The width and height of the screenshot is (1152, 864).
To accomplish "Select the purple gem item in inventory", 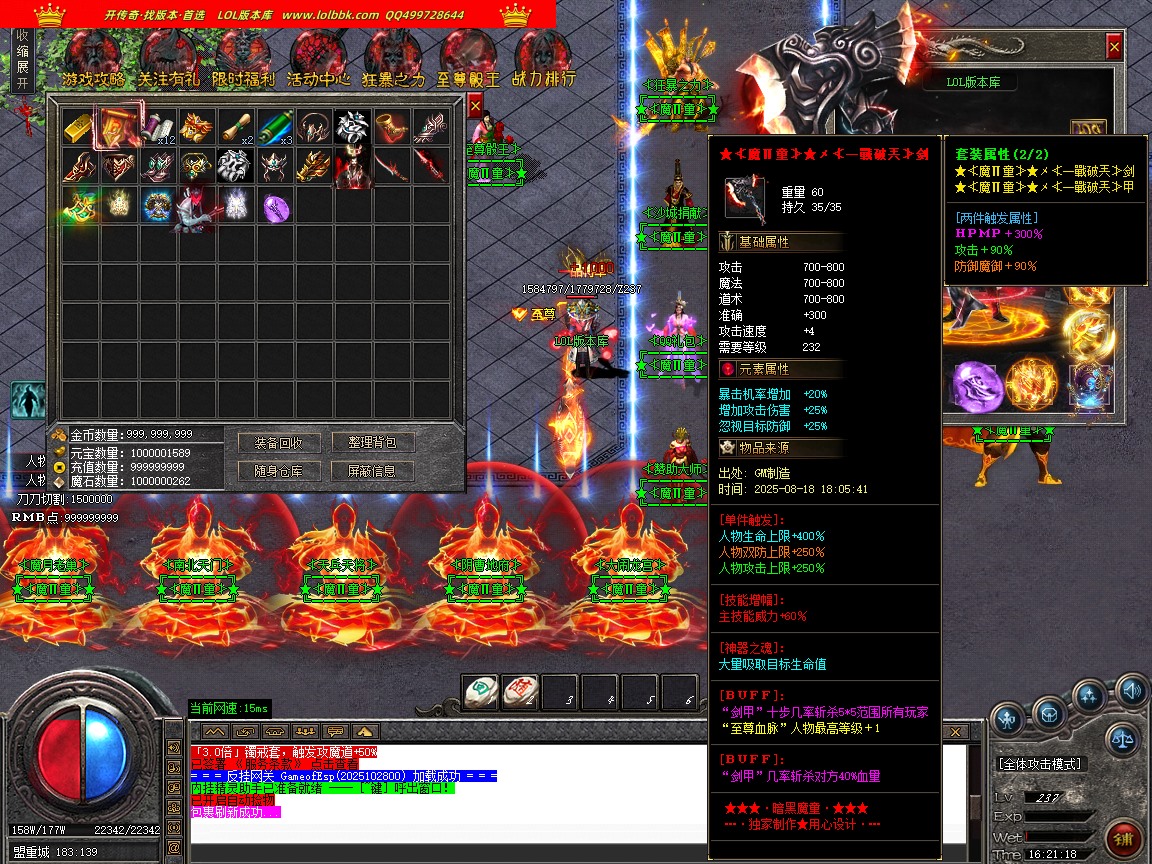I will (276, 207).
